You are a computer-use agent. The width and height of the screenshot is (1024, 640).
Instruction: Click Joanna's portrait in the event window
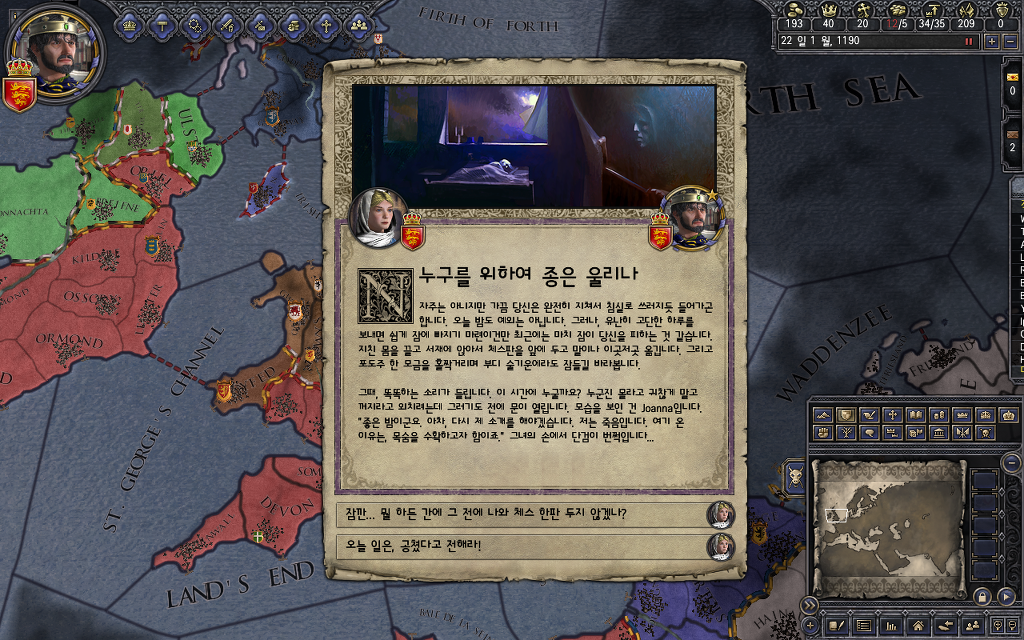[379, 213]
